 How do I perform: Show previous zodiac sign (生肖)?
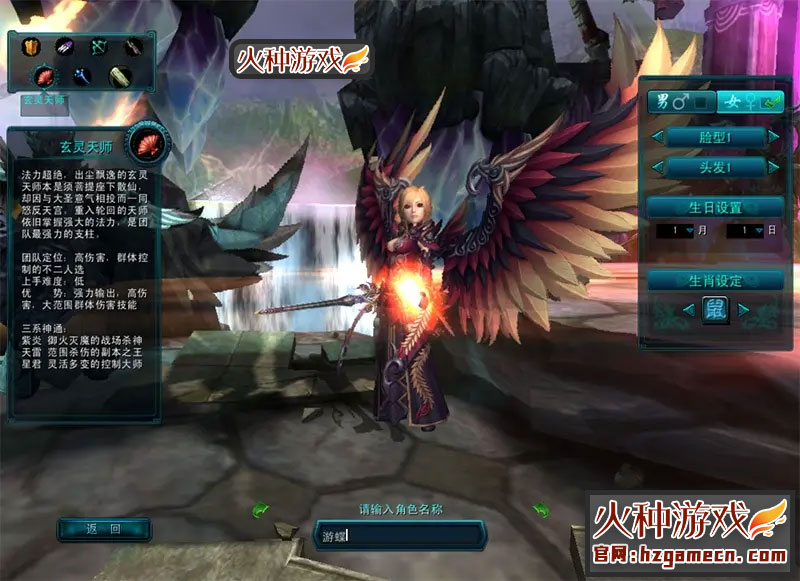[x=688, y=310]
